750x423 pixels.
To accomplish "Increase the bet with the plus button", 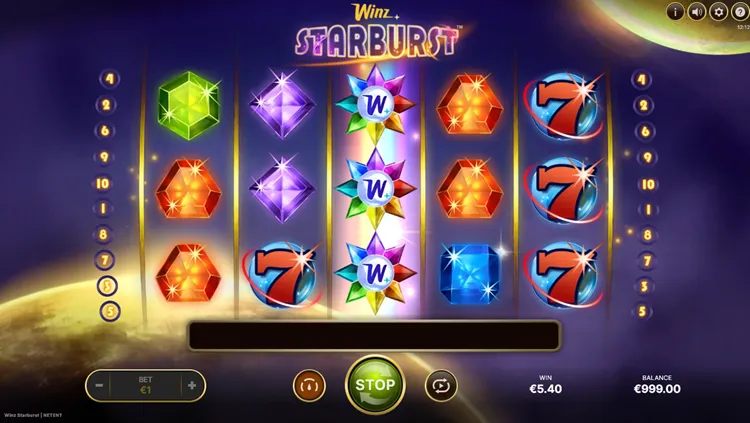I will click(x=191, y=385).
